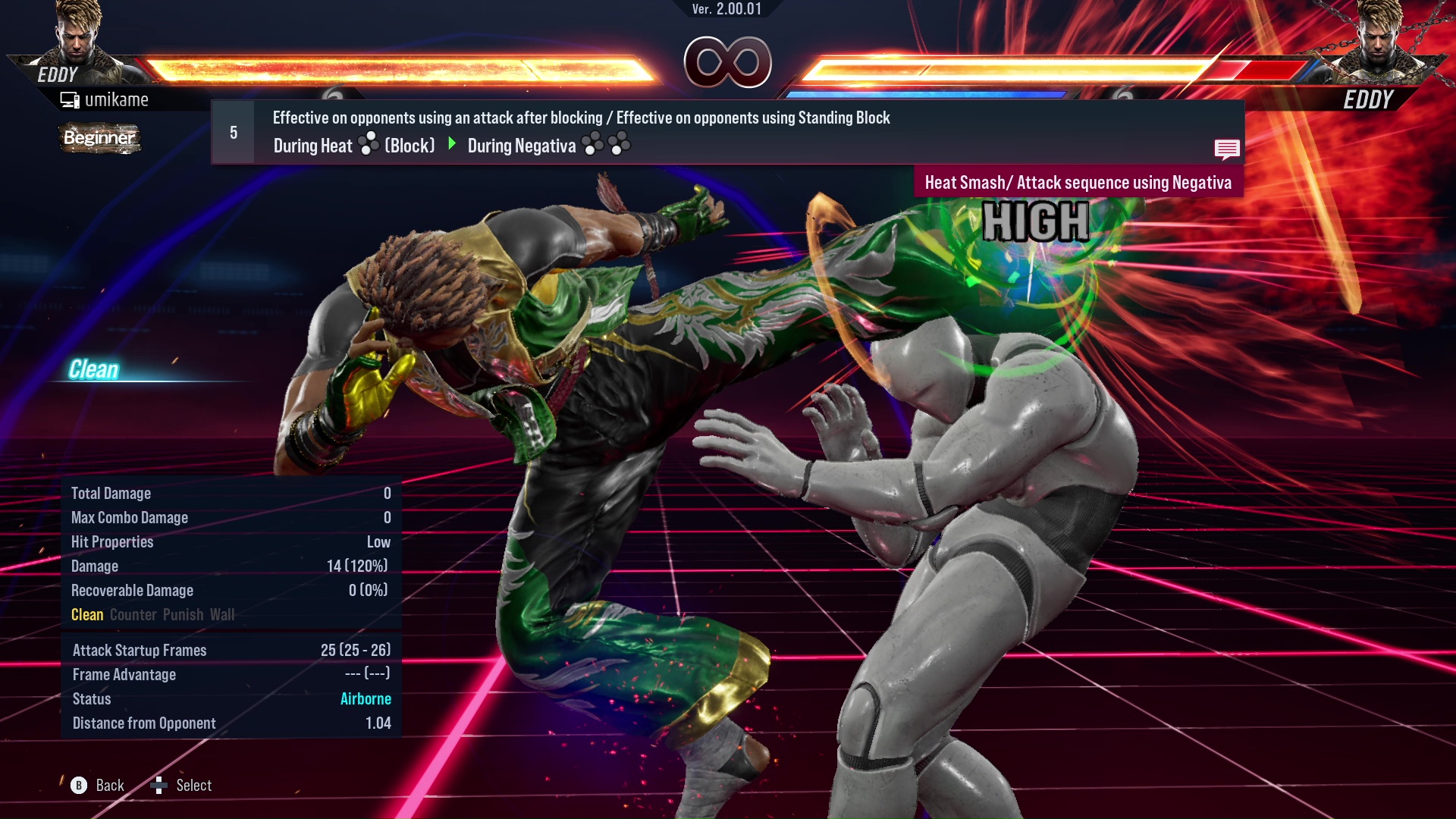Click the Beginner rank badge
Viewport: 1456px width, 819px height.
pyautogui.click(x=99, y=138)
